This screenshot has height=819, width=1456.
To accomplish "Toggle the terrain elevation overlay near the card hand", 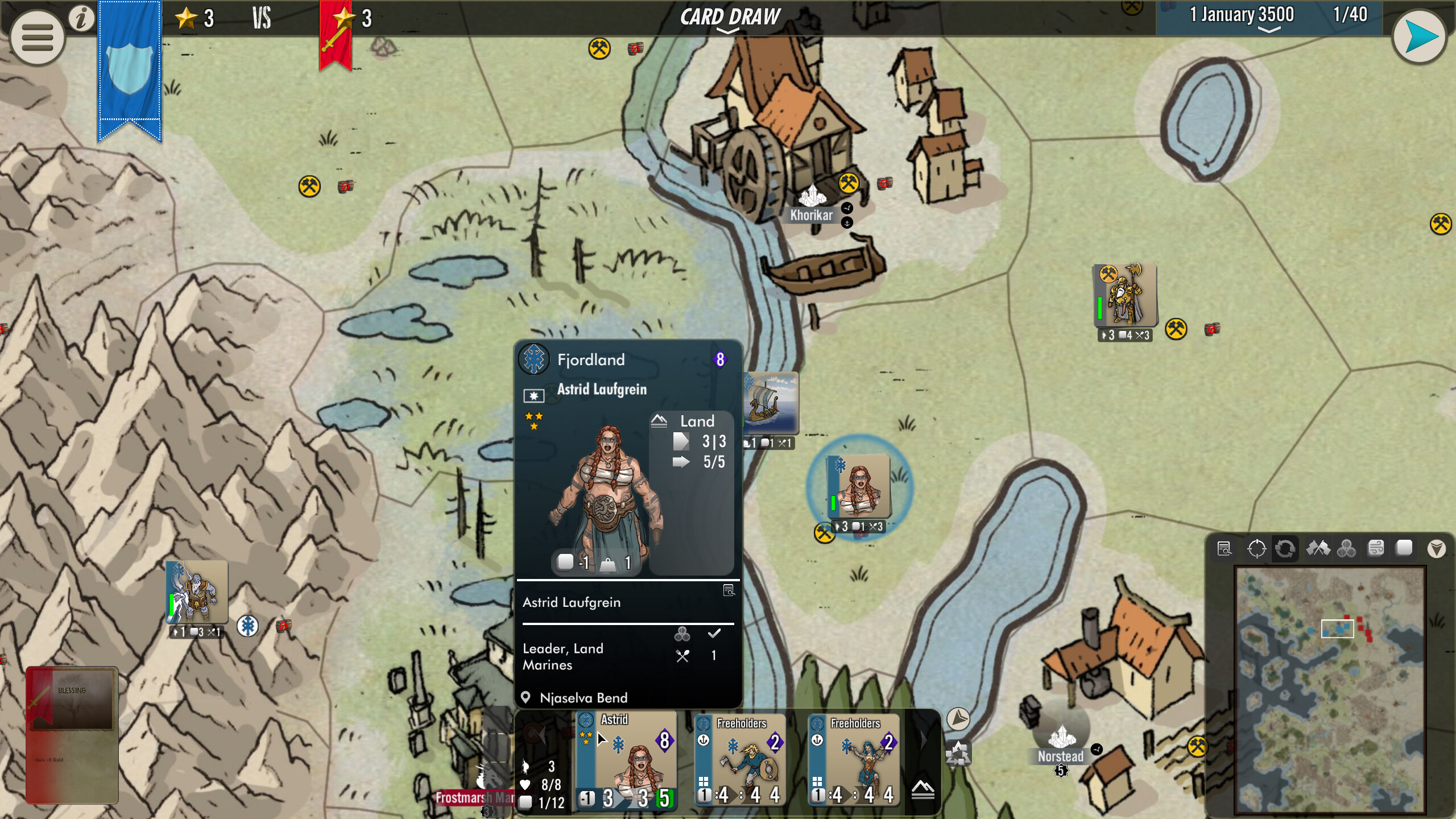I will click(x=923, y=791).
